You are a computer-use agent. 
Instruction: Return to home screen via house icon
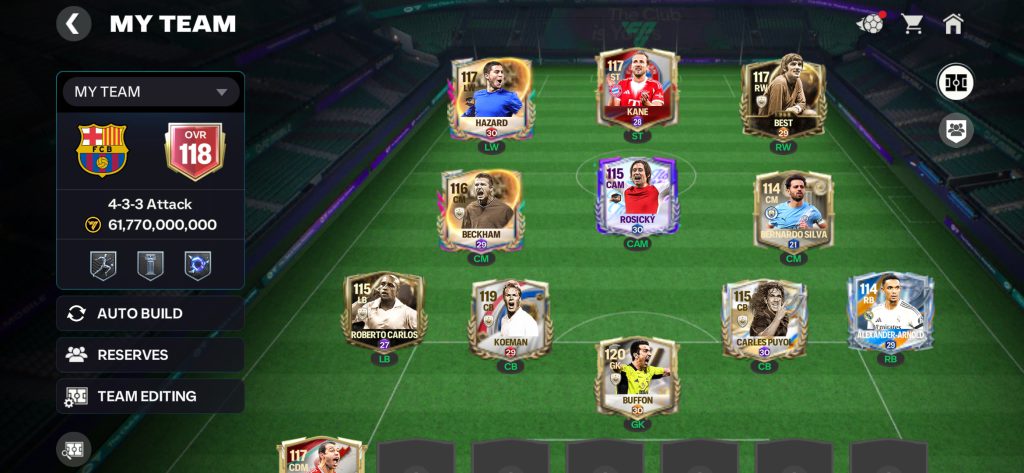coord(953,23)
